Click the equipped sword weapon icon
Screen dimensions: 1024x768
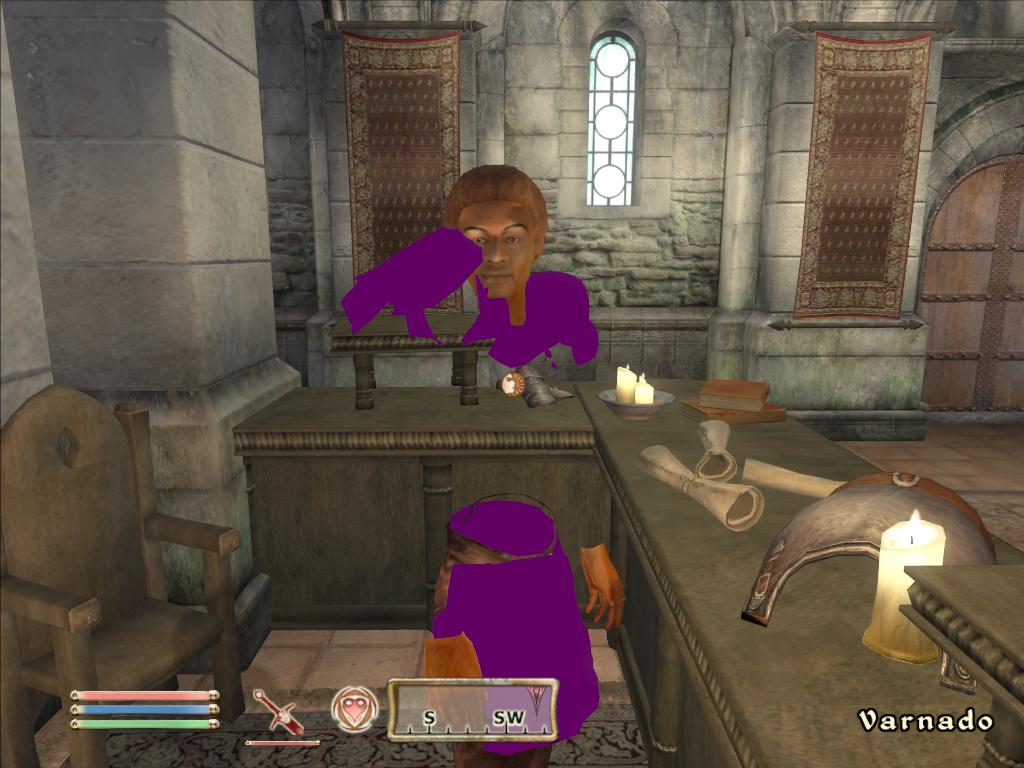coord(277,710)
